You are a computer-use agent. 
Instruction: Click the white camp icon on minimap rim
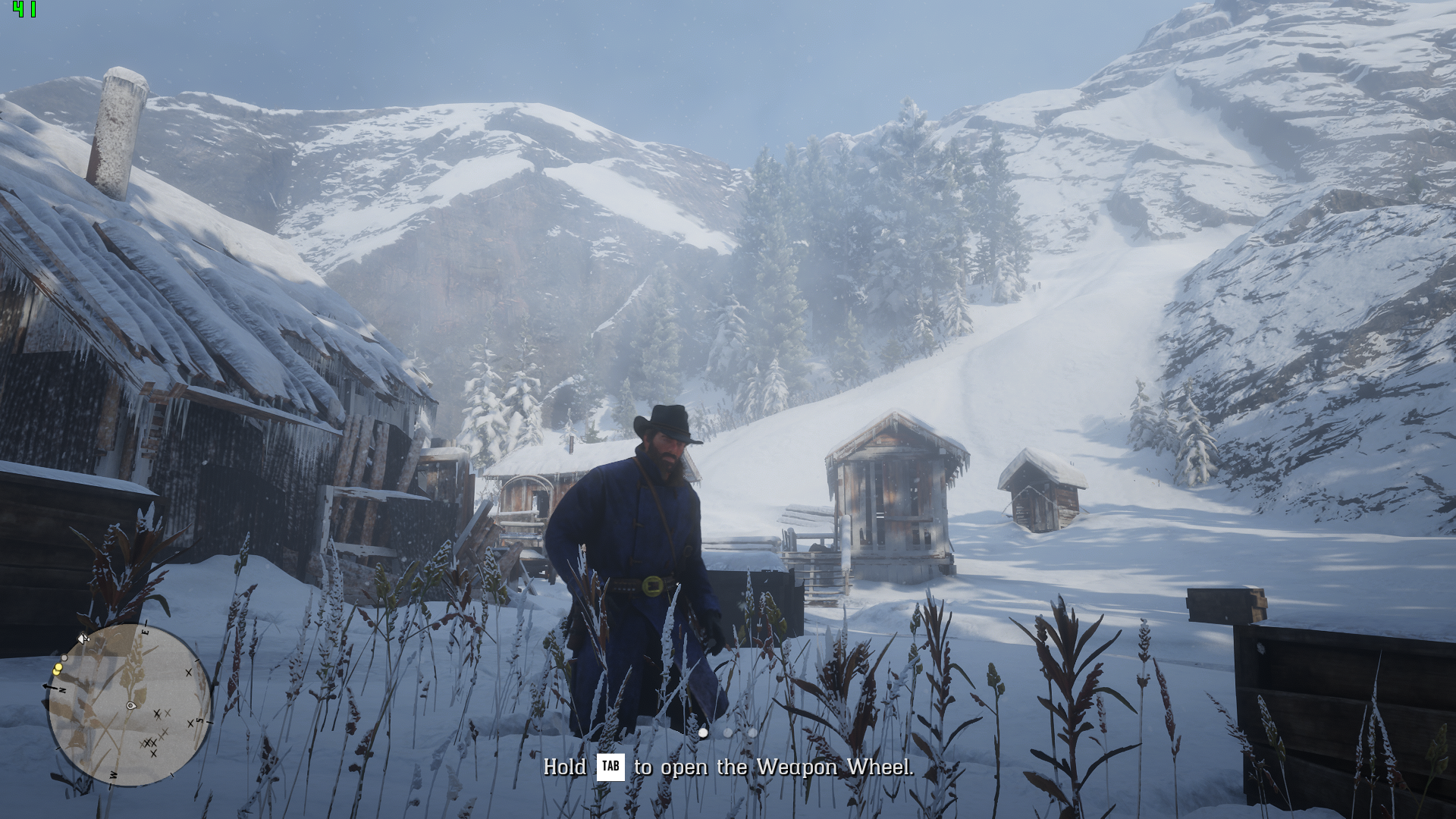pos(83,639)
